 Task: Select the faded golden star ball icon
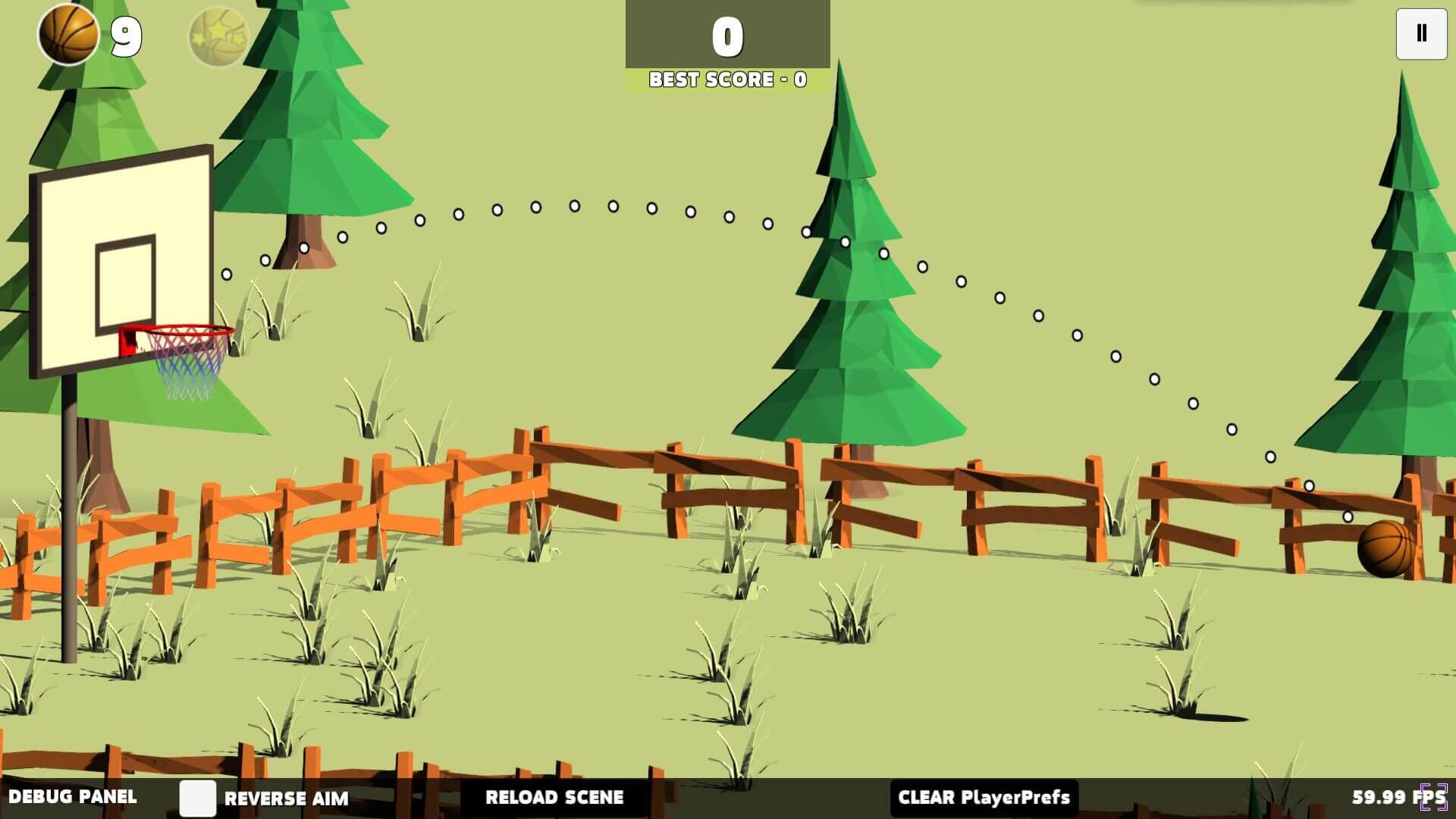(x=218, y=36)
